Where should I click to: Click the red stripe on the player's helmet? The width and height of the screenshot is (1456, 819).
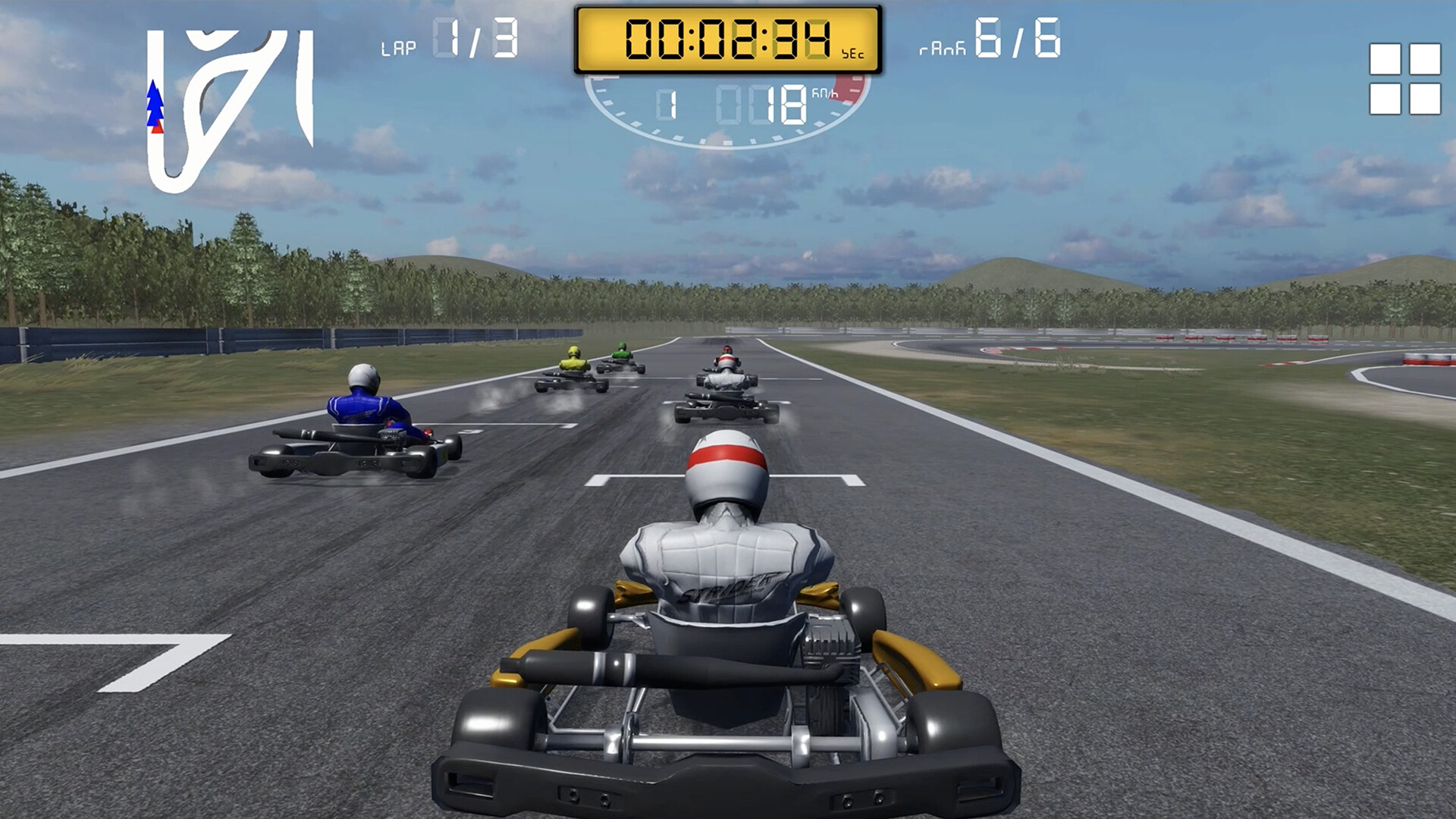pyautogui.click(x=726, y=455)
